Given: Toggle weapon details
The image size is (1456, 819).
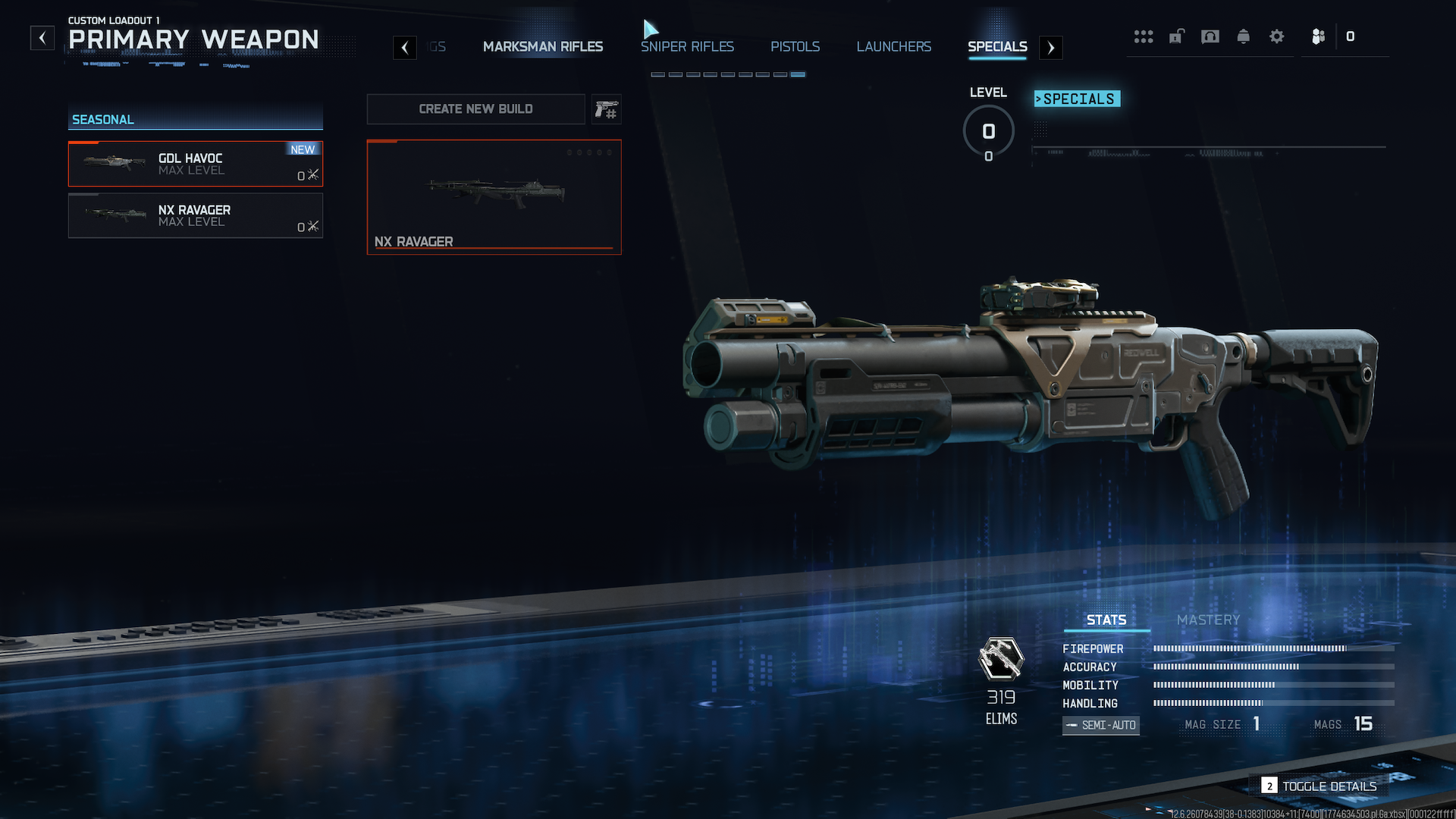Looking at the screenshot, I should point(1319,786).
